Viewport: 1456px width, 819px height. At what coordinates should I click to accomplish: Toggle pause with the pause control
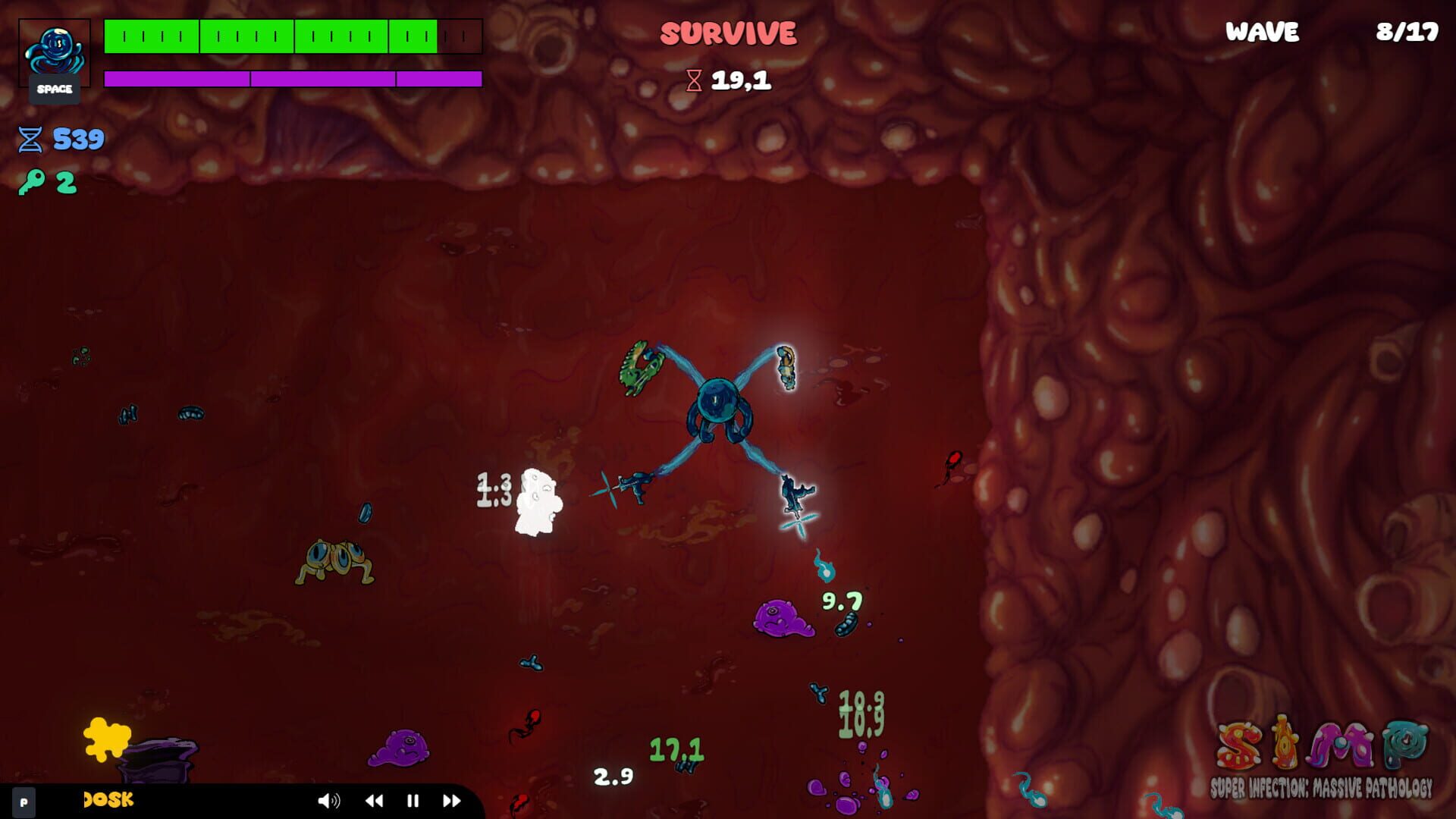pyautogui.click(x=412, y=800)
